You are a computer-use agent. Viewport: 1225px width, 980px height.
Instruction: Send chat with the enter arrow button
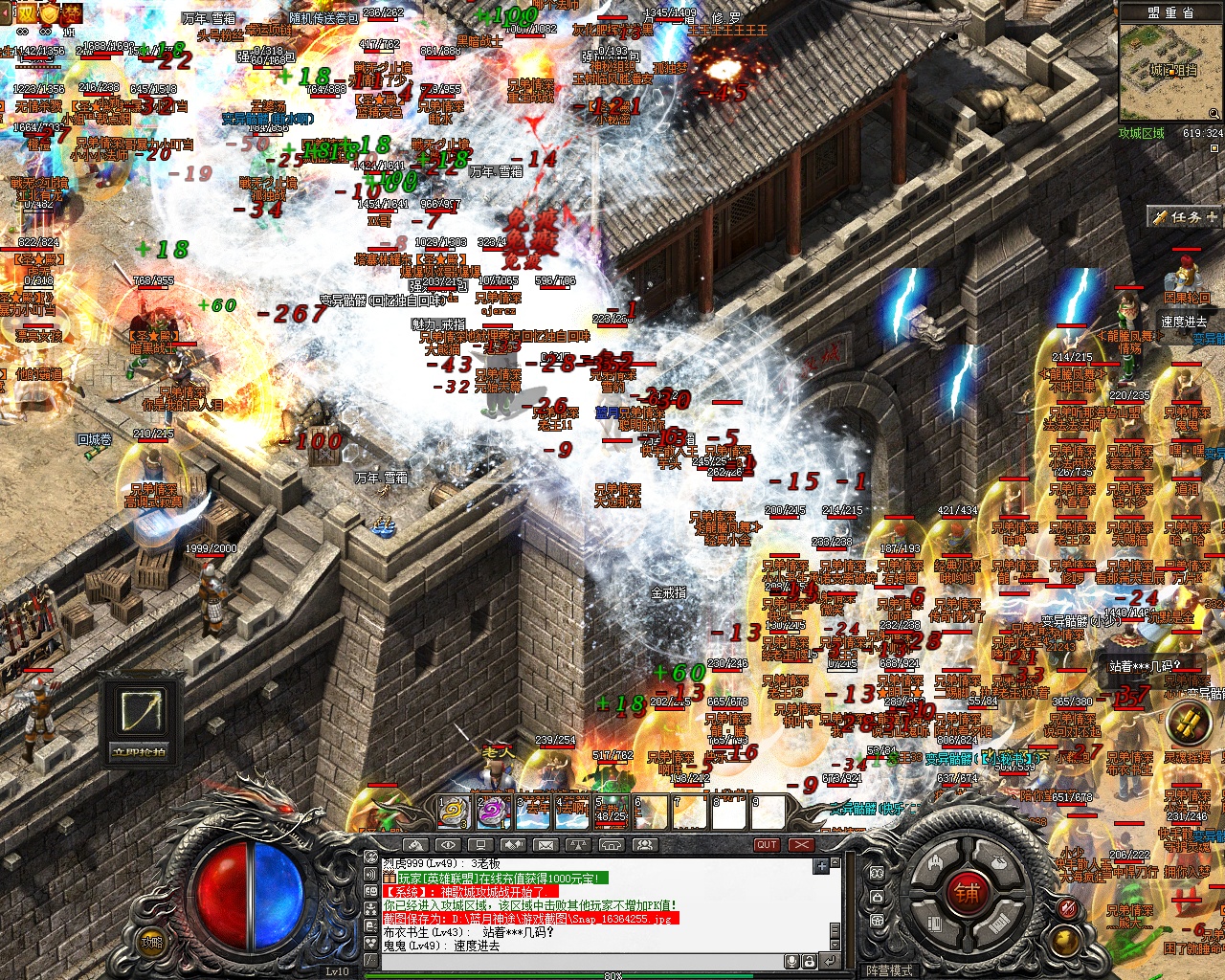[830, 961]
